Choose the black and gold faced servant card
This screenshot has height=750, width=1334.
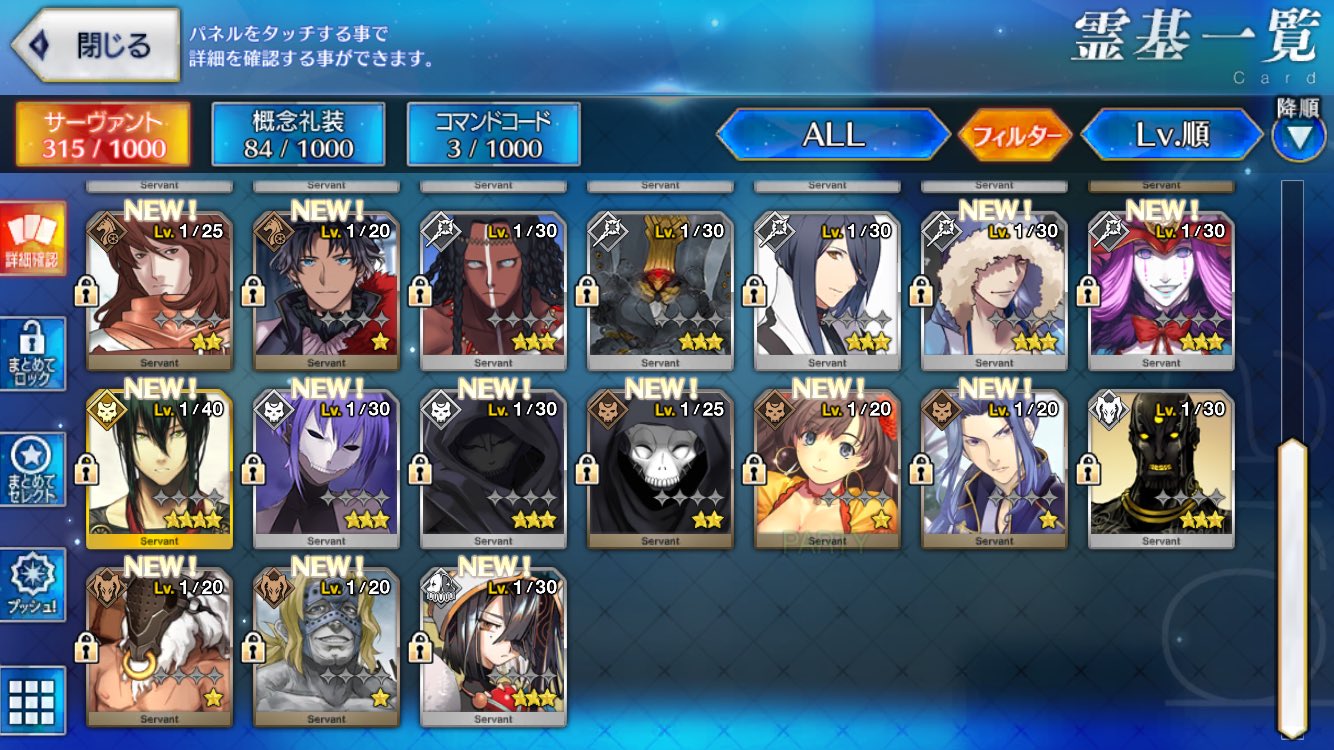(x=1161, y=470)
